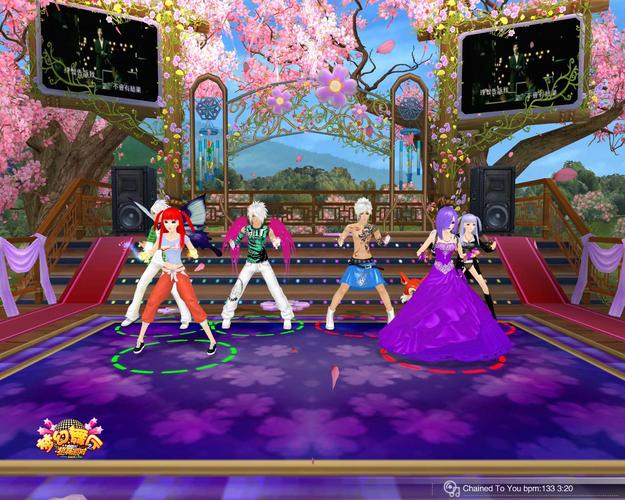Click the music disc icon beside song title
This screenshot has height=500, width=625.
click(452, 489)
